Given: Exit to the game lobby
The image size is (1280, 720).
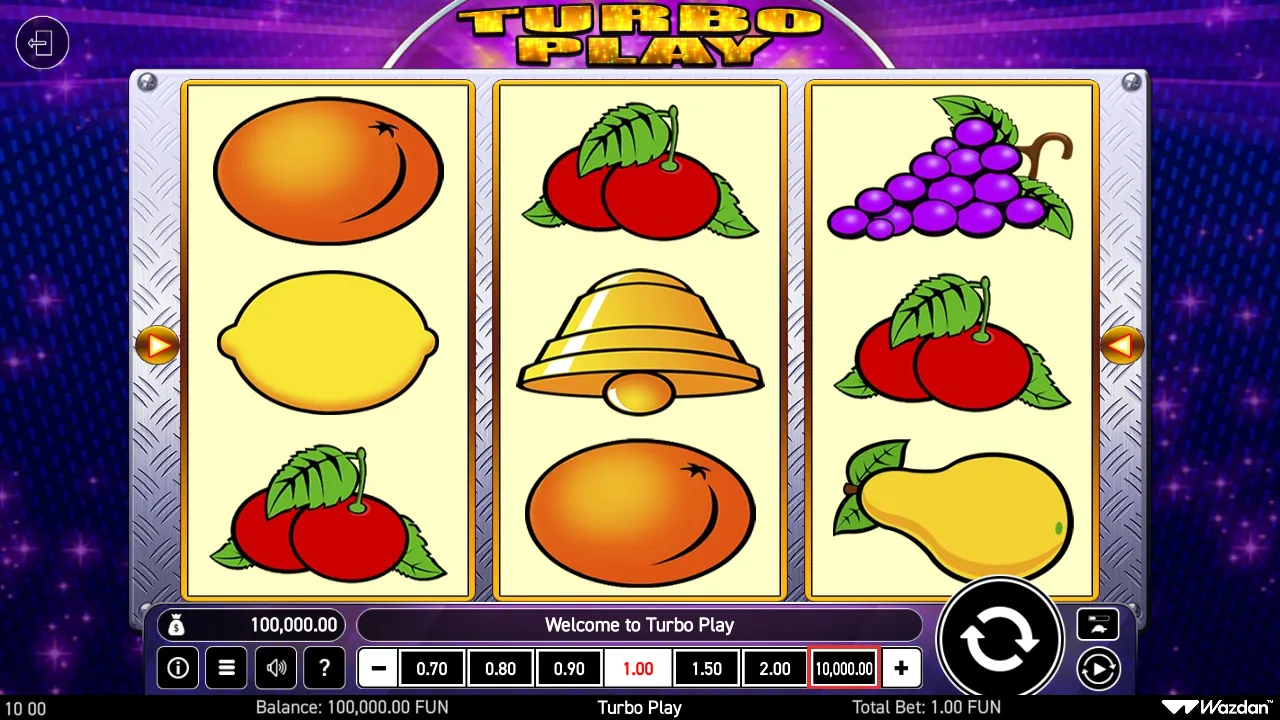Looking at the screenshot, I should point(42,43).
